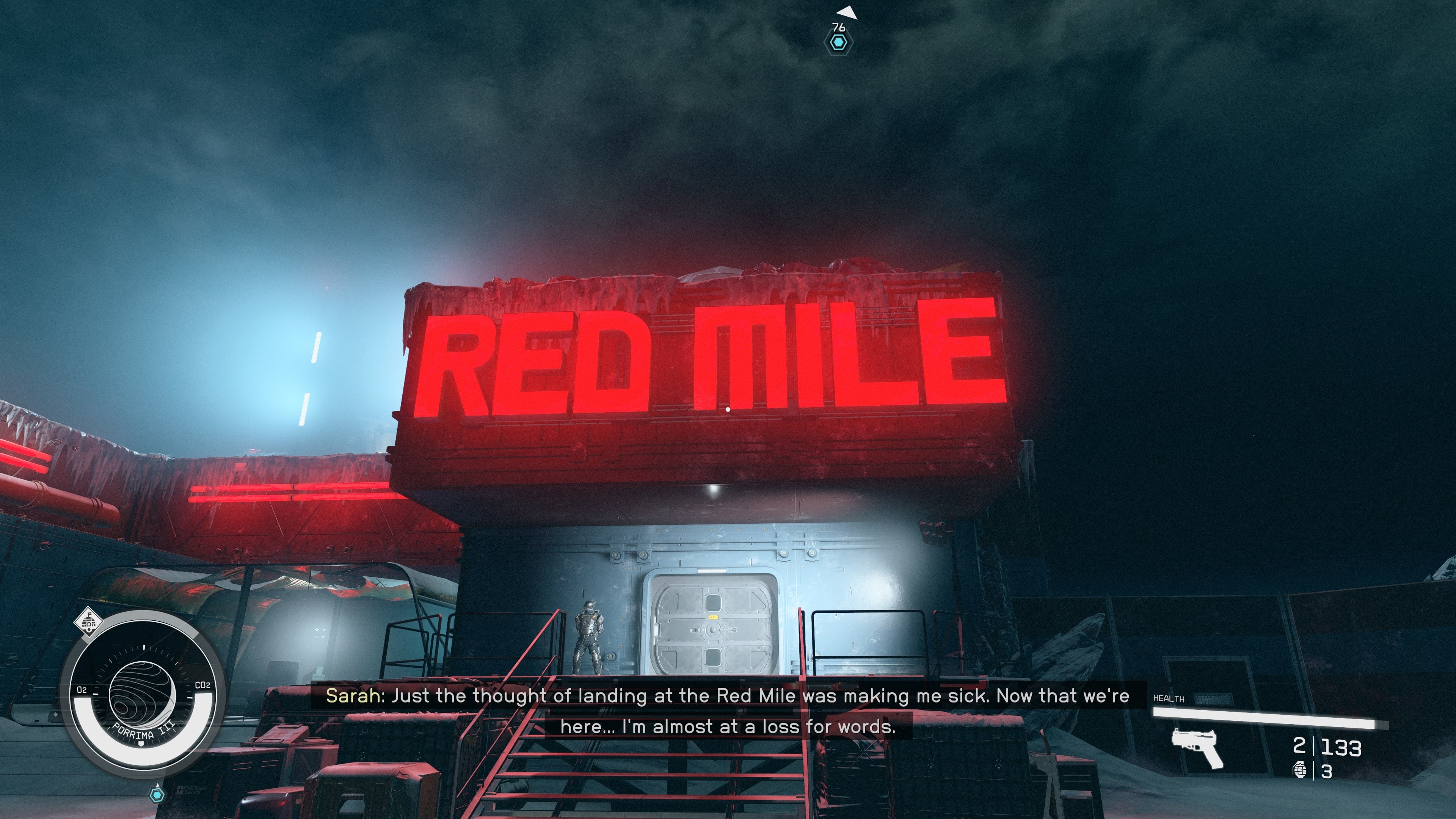1456x819 pixels.
Task: Select the cyan hexagon objective marker below the compass
Action: tap(158, 796)
